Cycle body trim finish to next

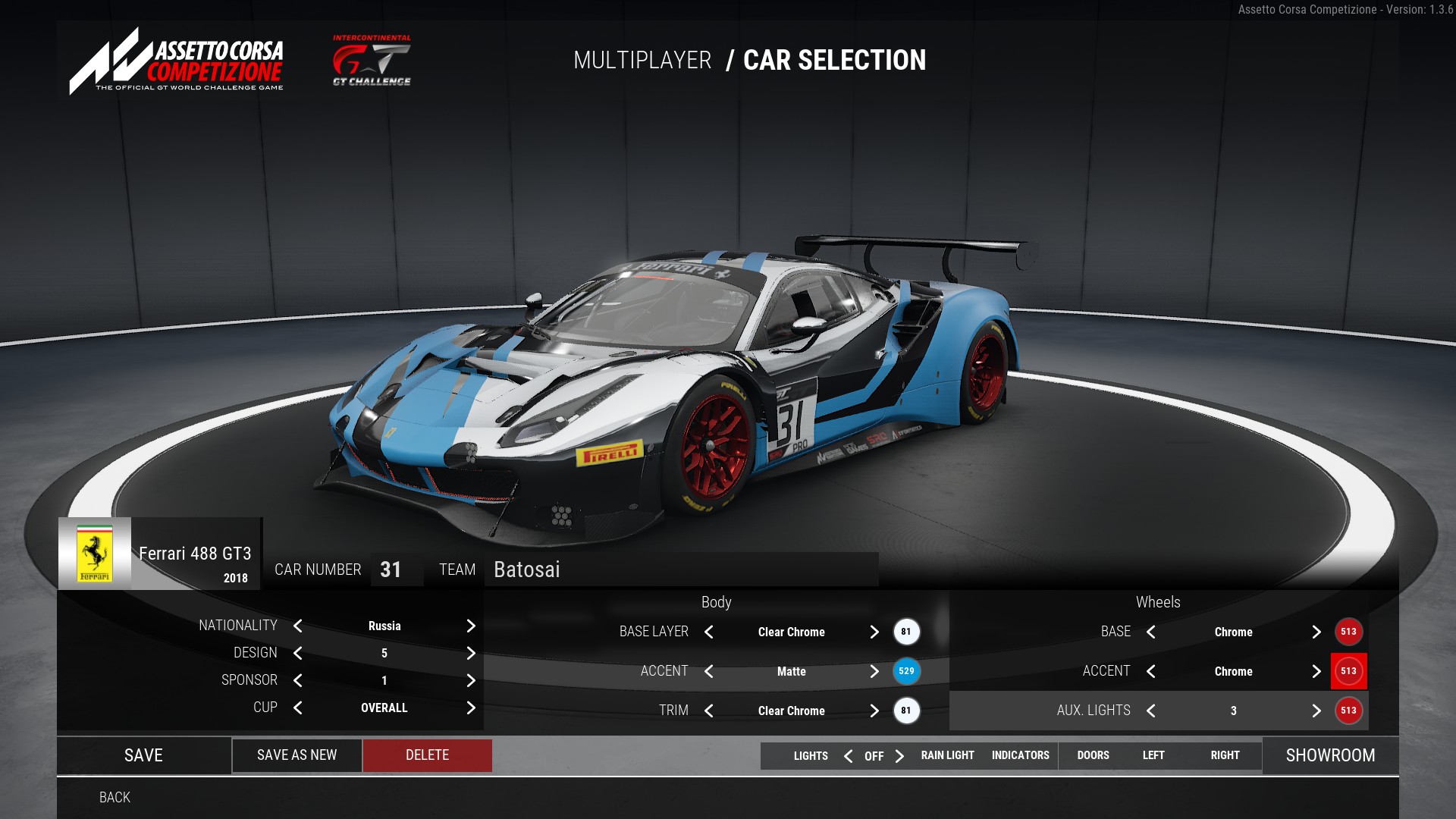(x=874, y=711)
